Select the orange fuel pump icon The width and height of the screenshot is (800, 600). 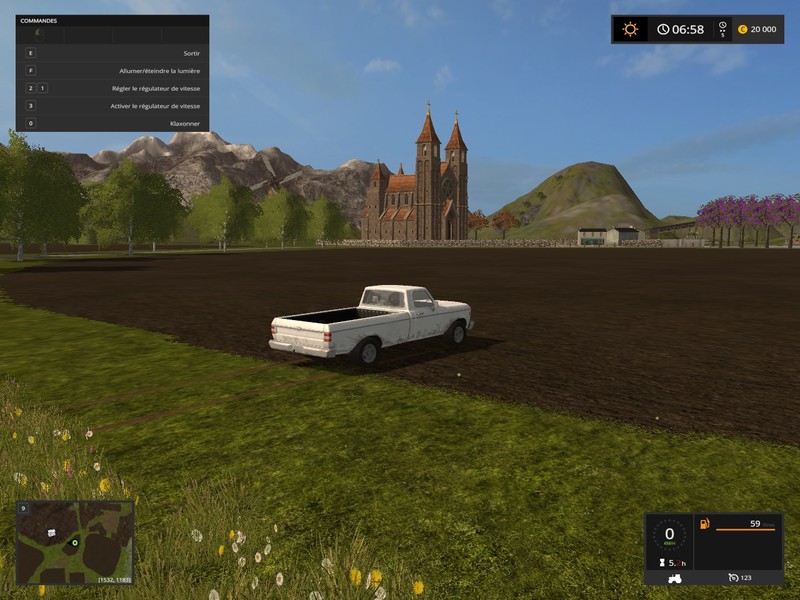point(705,523)
